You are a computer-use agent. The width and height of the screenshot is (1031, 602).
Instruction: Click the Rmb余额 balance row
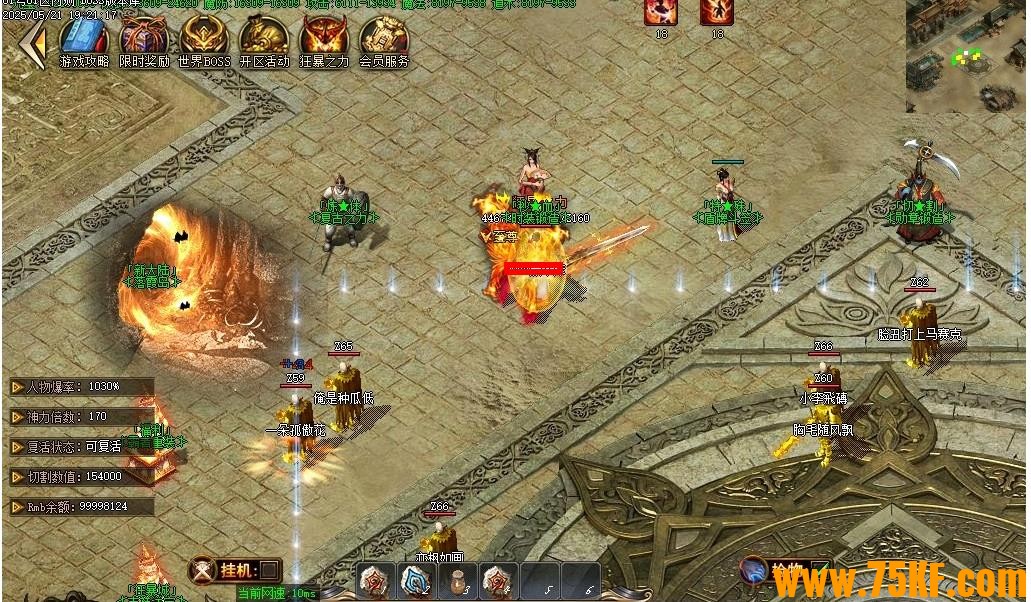[82, 507]
